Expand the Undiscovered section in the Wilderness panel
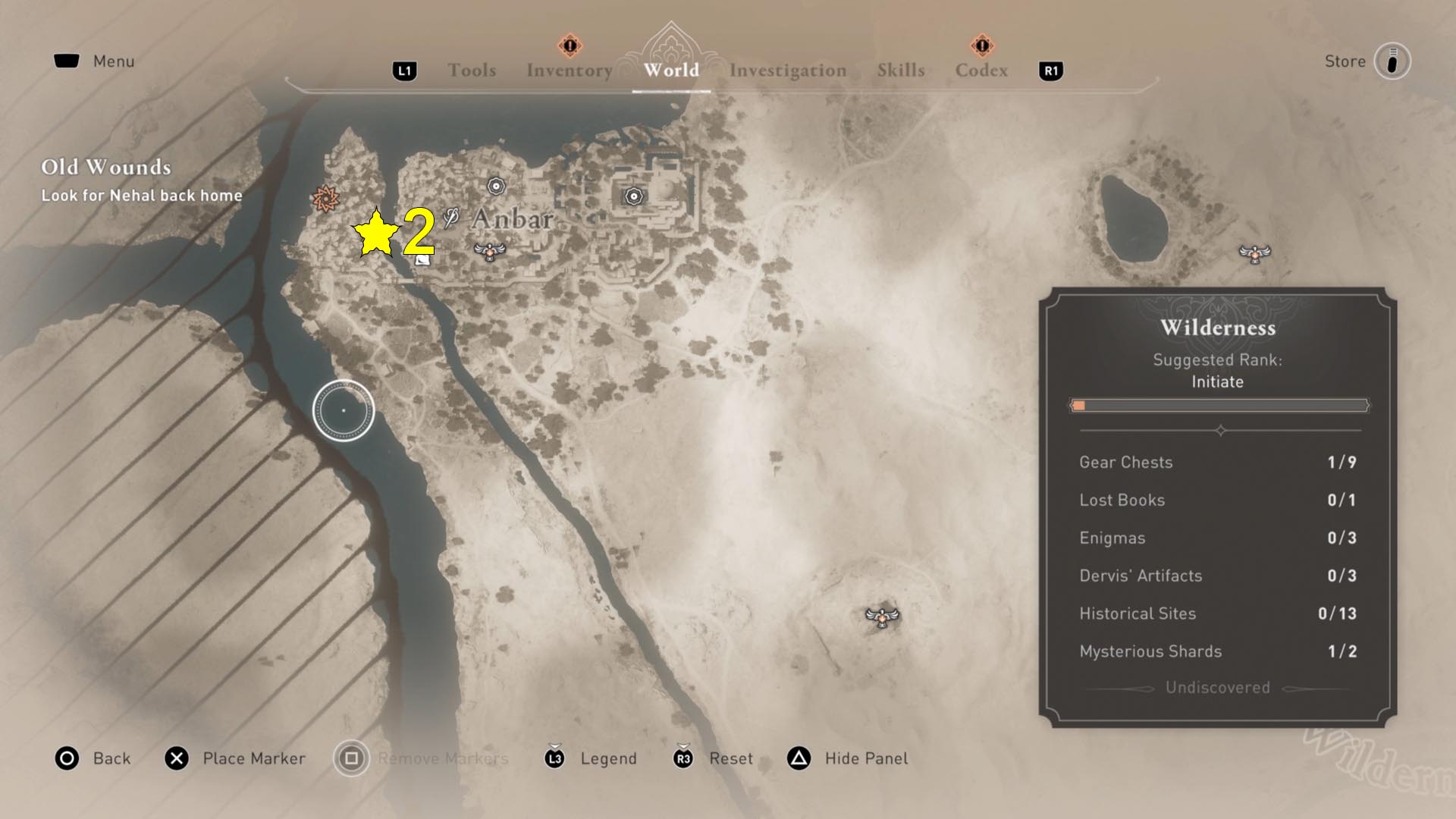 [1216, 688]
